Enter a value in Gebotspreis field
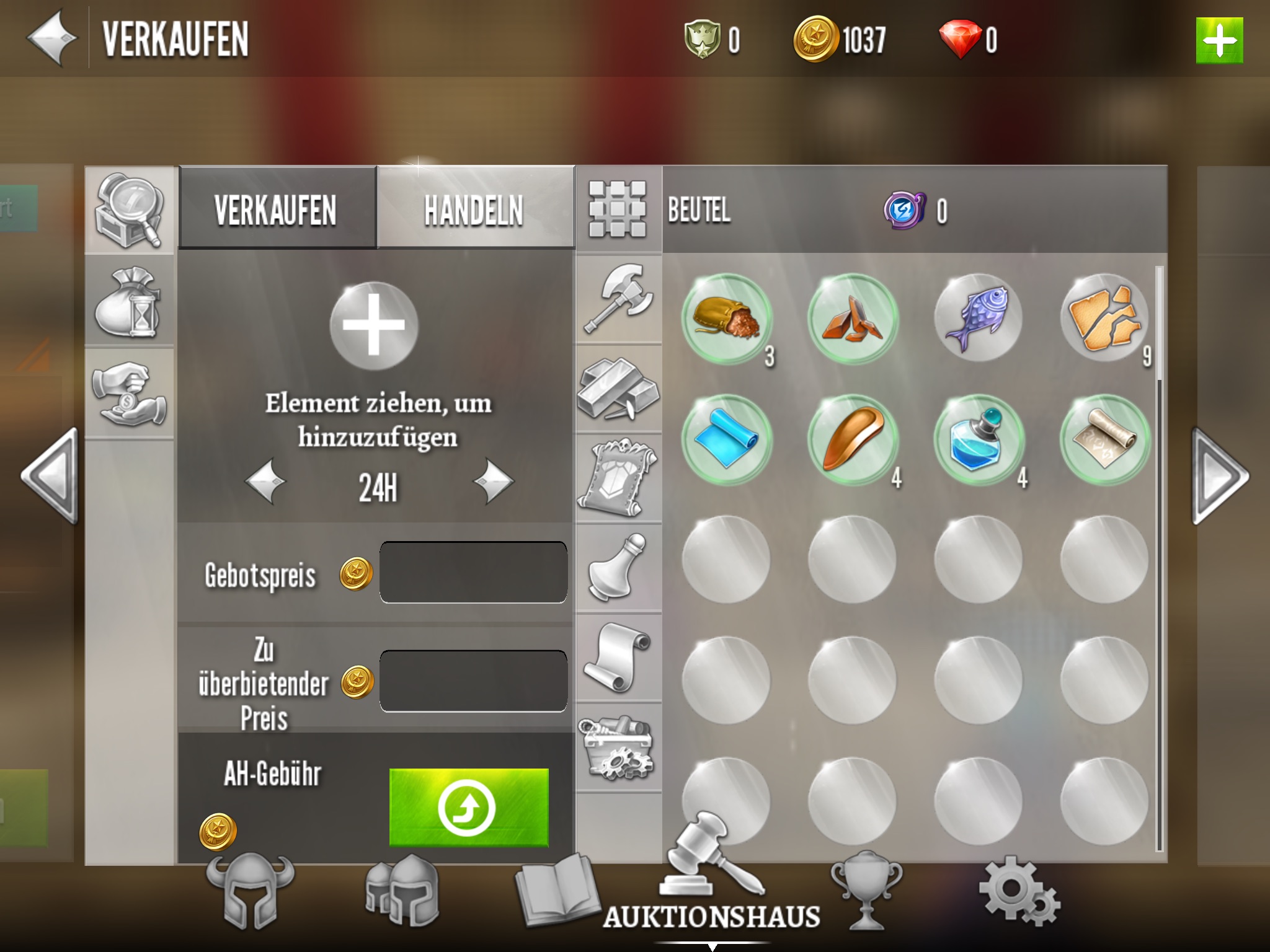The height and width of the screenshot is (952, 1270). click(x=473, y=572)
